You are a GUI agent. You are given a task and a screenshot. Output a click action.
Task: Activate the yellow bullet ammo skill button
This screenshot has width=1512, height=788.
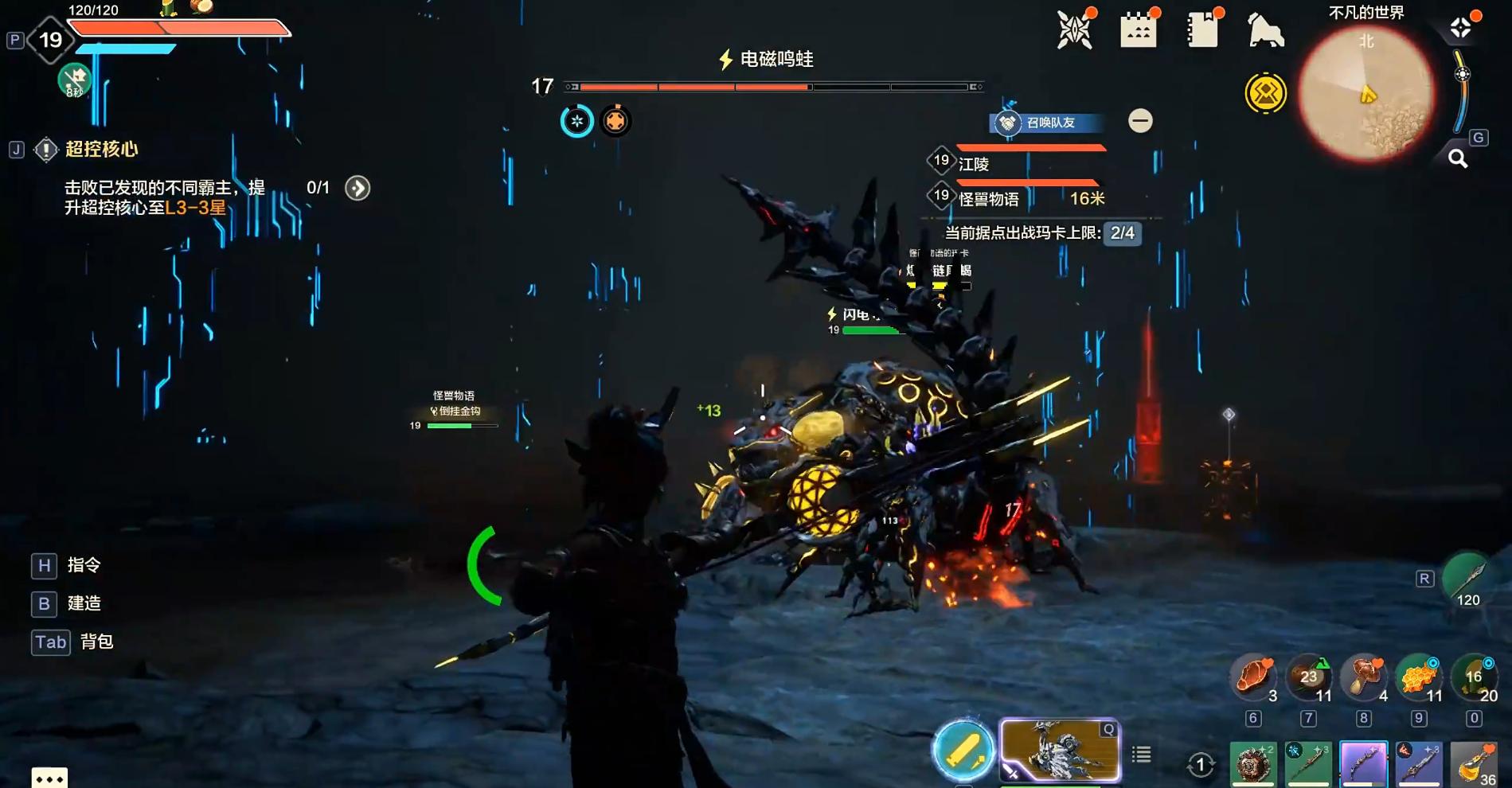pos(963,751)
